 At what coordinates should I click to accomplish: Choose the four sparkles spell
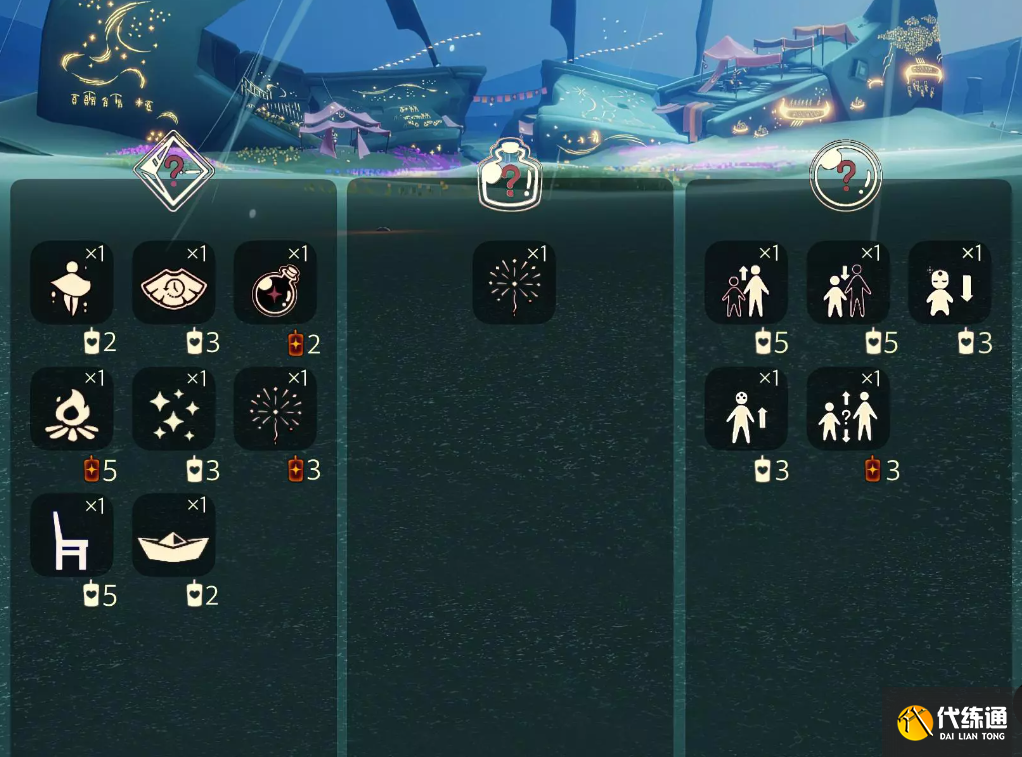pos(173,409)
